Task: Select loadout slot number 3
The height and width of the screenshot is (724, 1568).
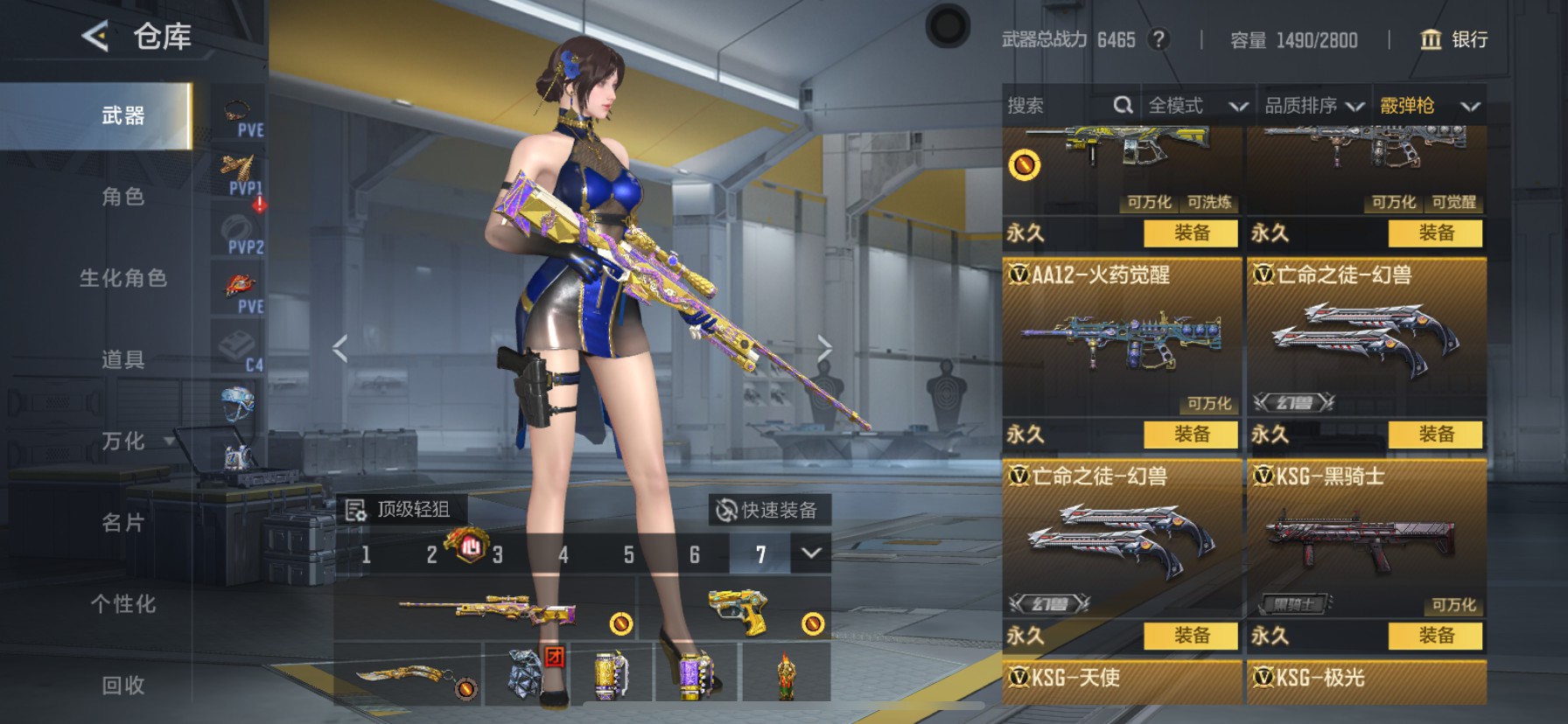Action: pyautogui.click(x=497, y=554)
